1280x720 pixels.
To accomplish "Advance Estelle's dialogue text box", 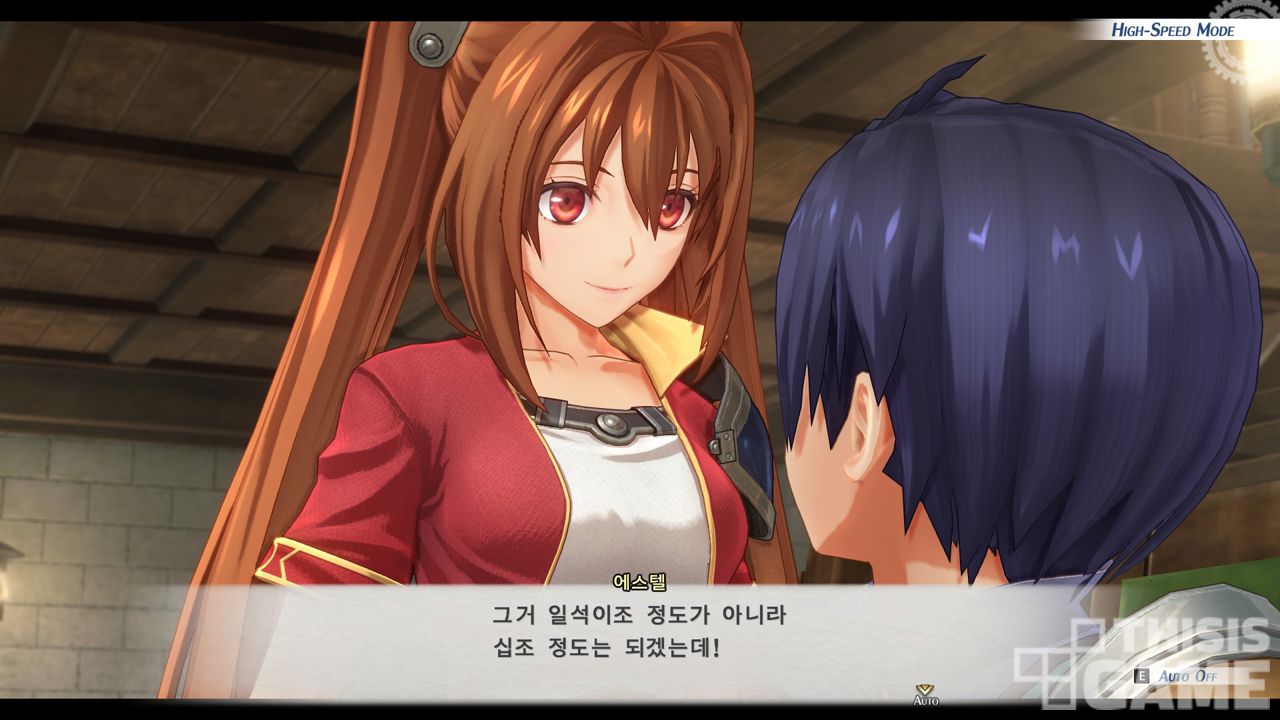I will (x=640, y=630).
